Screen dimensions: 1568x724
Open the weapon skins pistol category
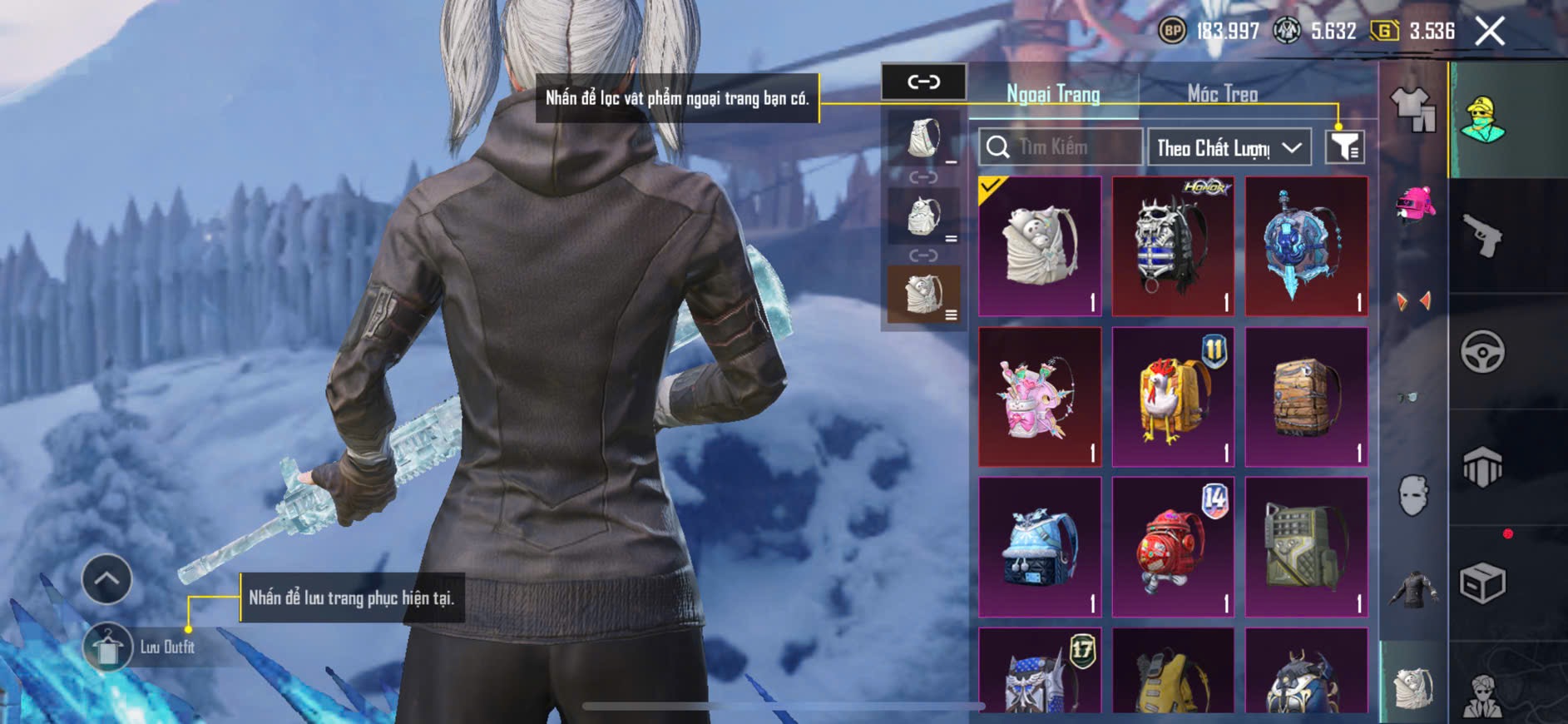1482,236
